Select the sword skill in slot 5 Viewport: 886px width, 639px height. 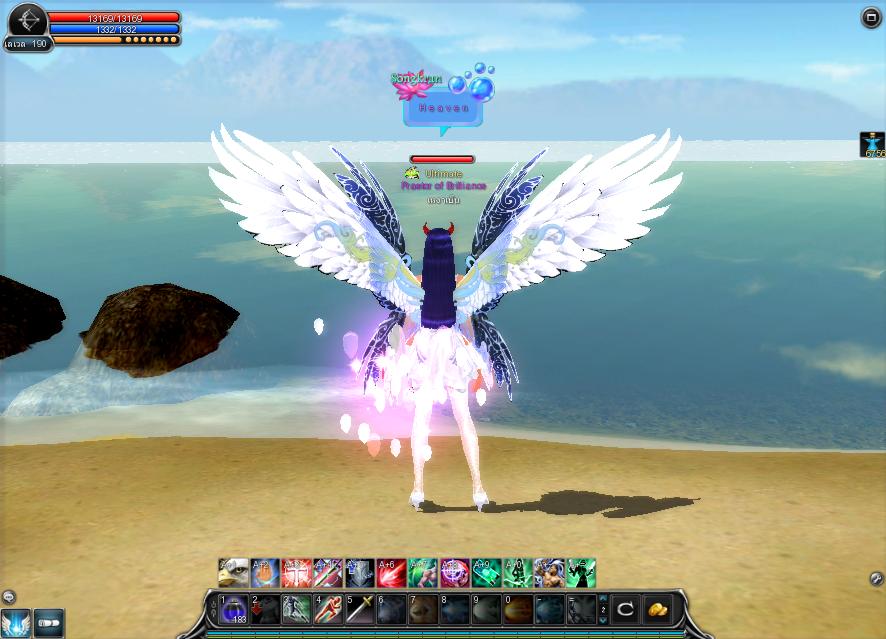[x=360, y=609]
